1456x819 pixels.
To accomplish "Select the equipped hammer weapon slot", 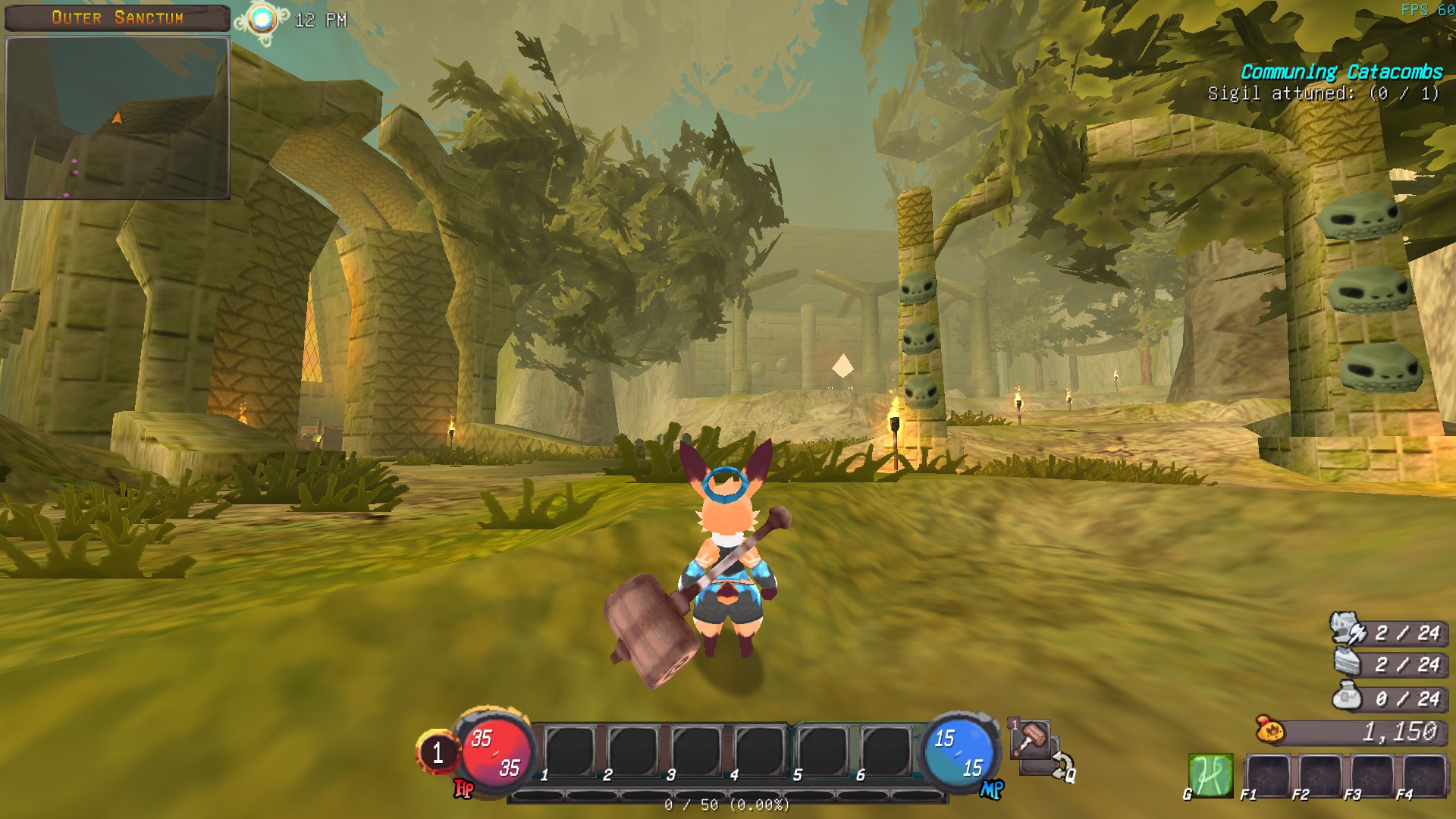I will [1031, 739].
